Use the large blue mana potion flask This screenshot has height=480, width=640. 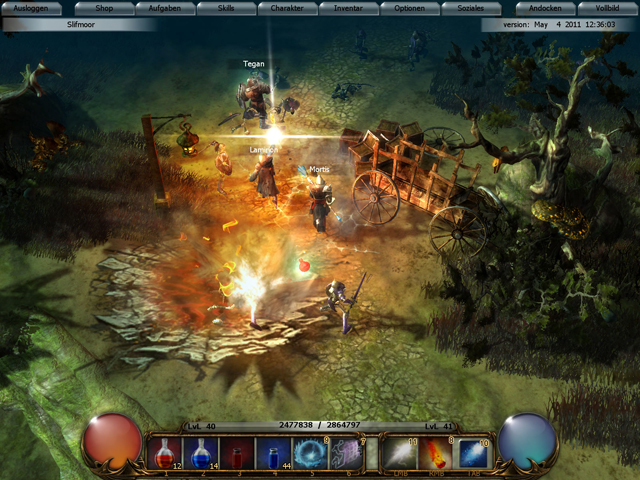(x=202, y=453)
